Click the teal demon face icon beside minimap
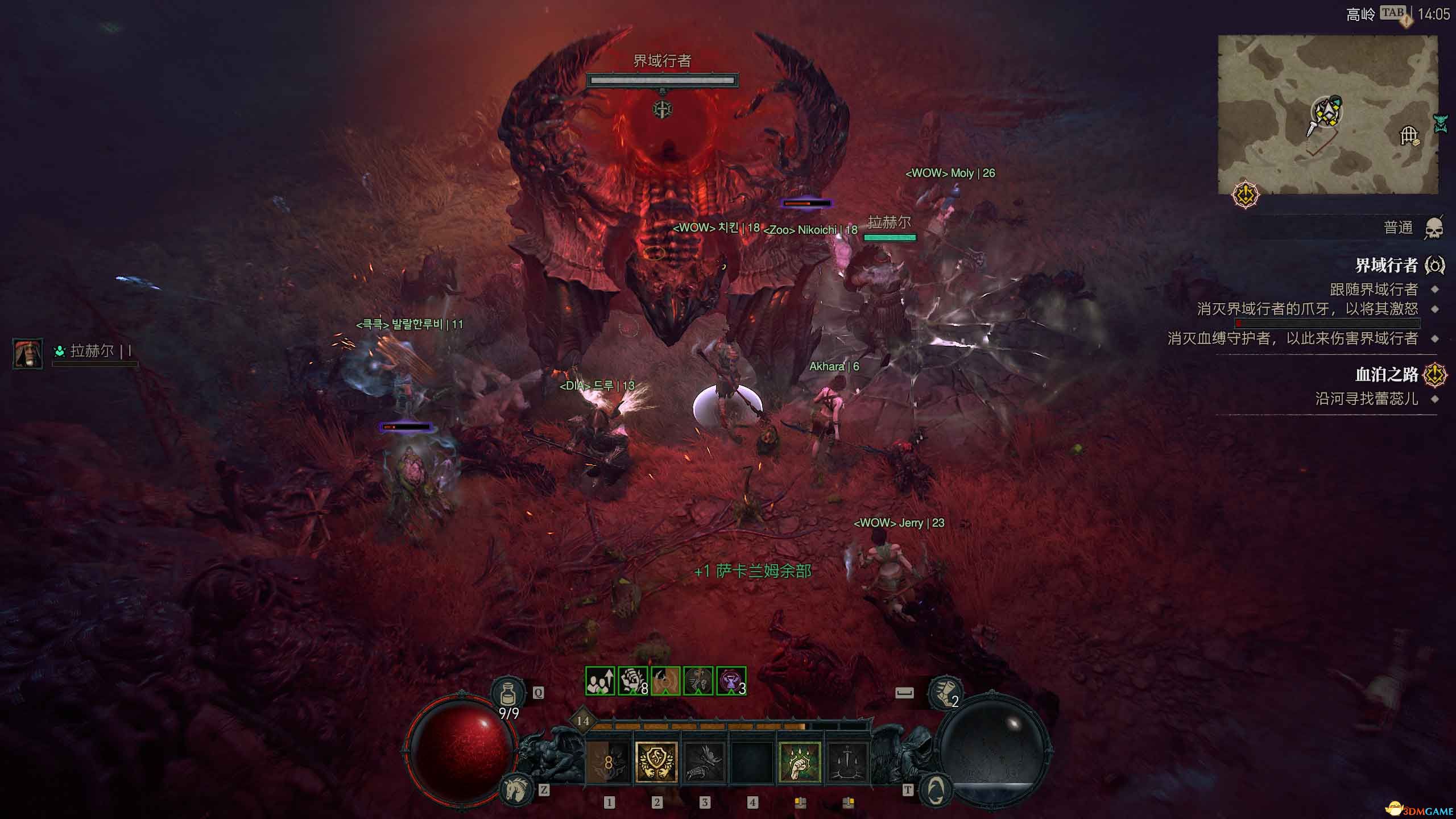The height and width of the screenshot is (819, 1456). click(x=1441, y=123)
